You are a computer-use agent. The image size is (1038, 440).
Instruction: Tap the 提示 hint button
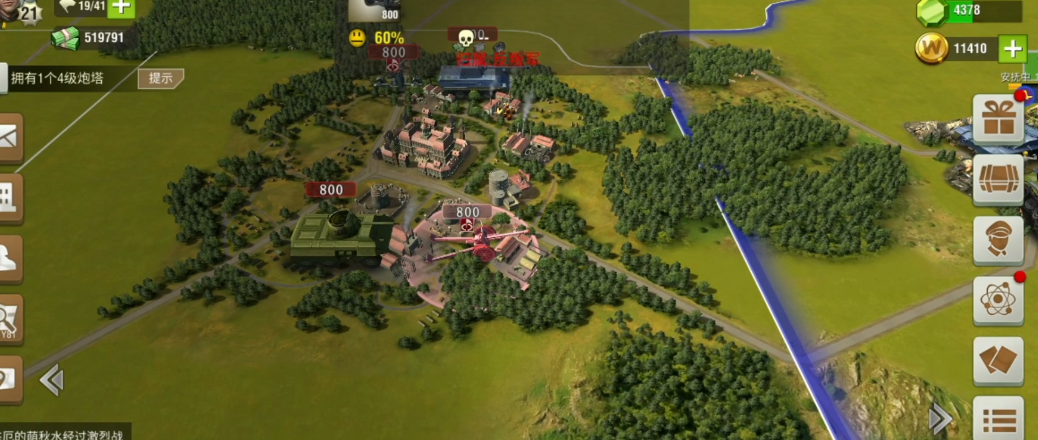point(160,78)
